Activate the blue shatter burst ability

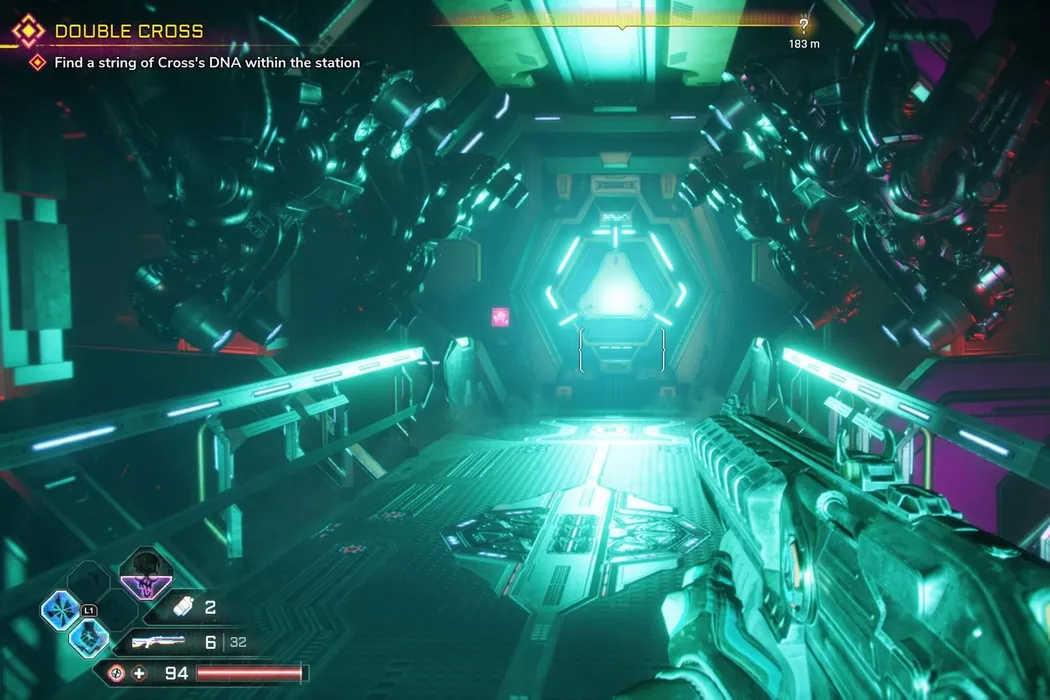click(x=60, y=607)
